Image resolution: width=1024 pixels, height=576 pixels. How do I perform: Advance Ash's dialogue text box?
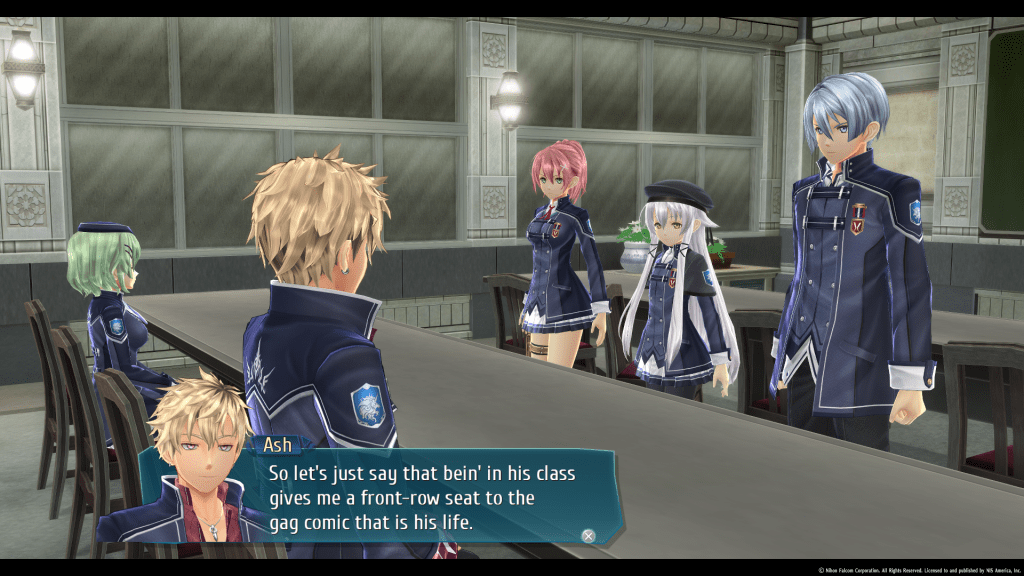point(589,536)
